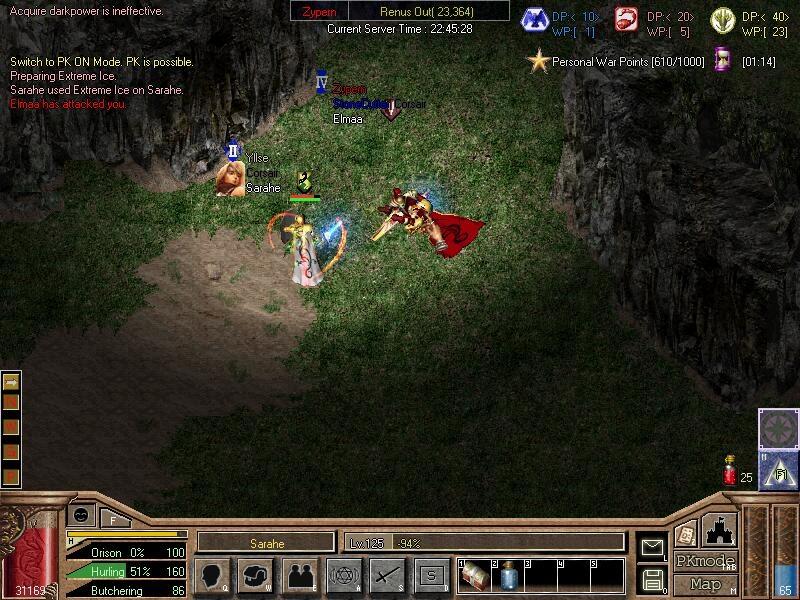The width and height of the screenshot is (800, 600).
Task: Open the two-person party button
Action: click(300, 576)
